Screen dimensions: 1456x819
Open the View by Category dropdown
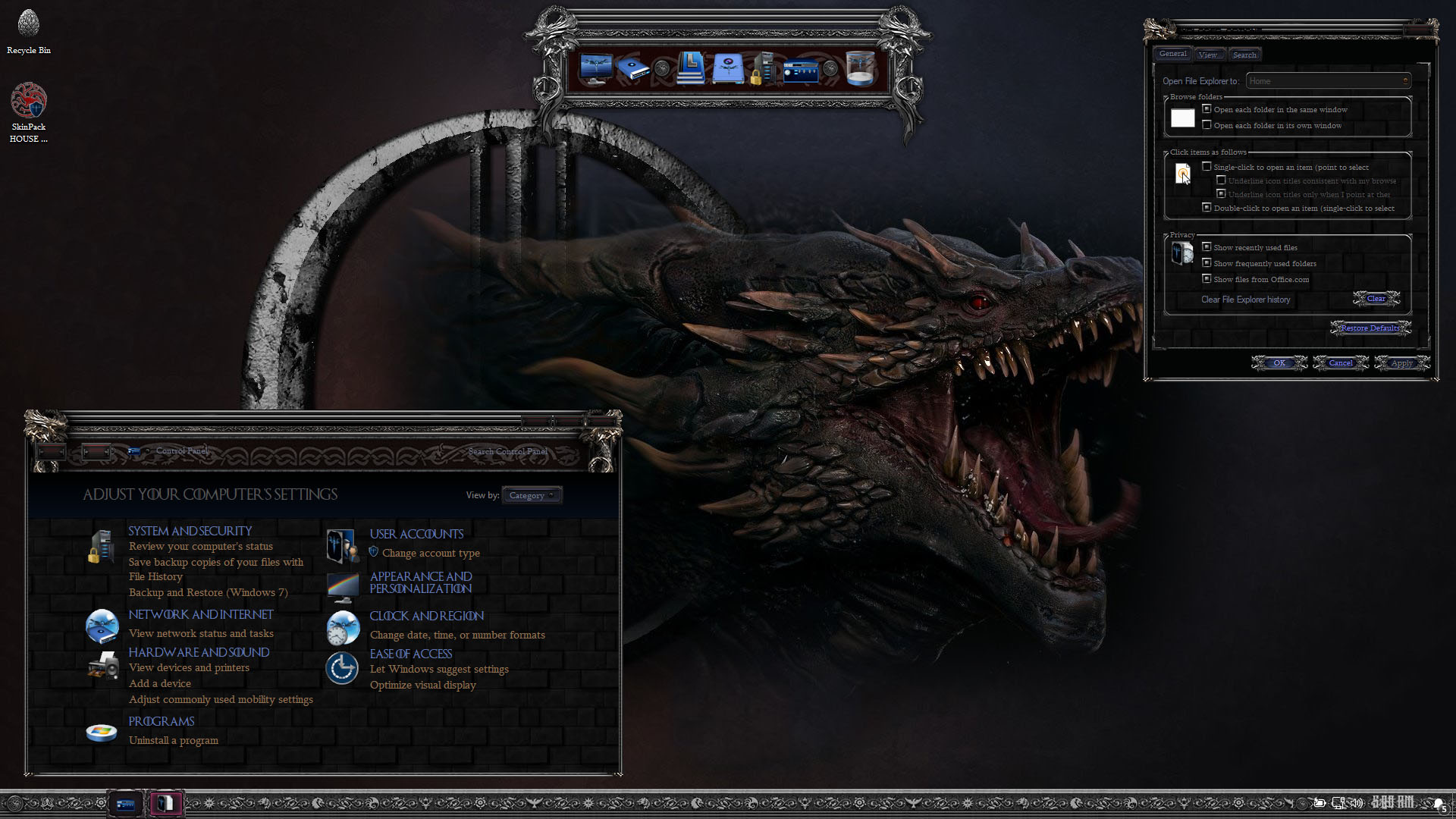(532, 495)
